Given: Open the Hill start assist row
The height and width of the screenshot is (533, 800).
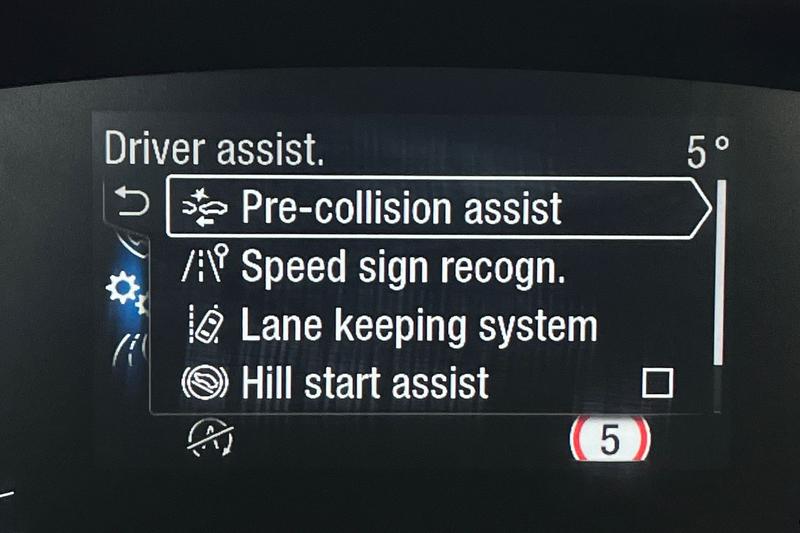Looking at the screenshot, I should point(365,382).
